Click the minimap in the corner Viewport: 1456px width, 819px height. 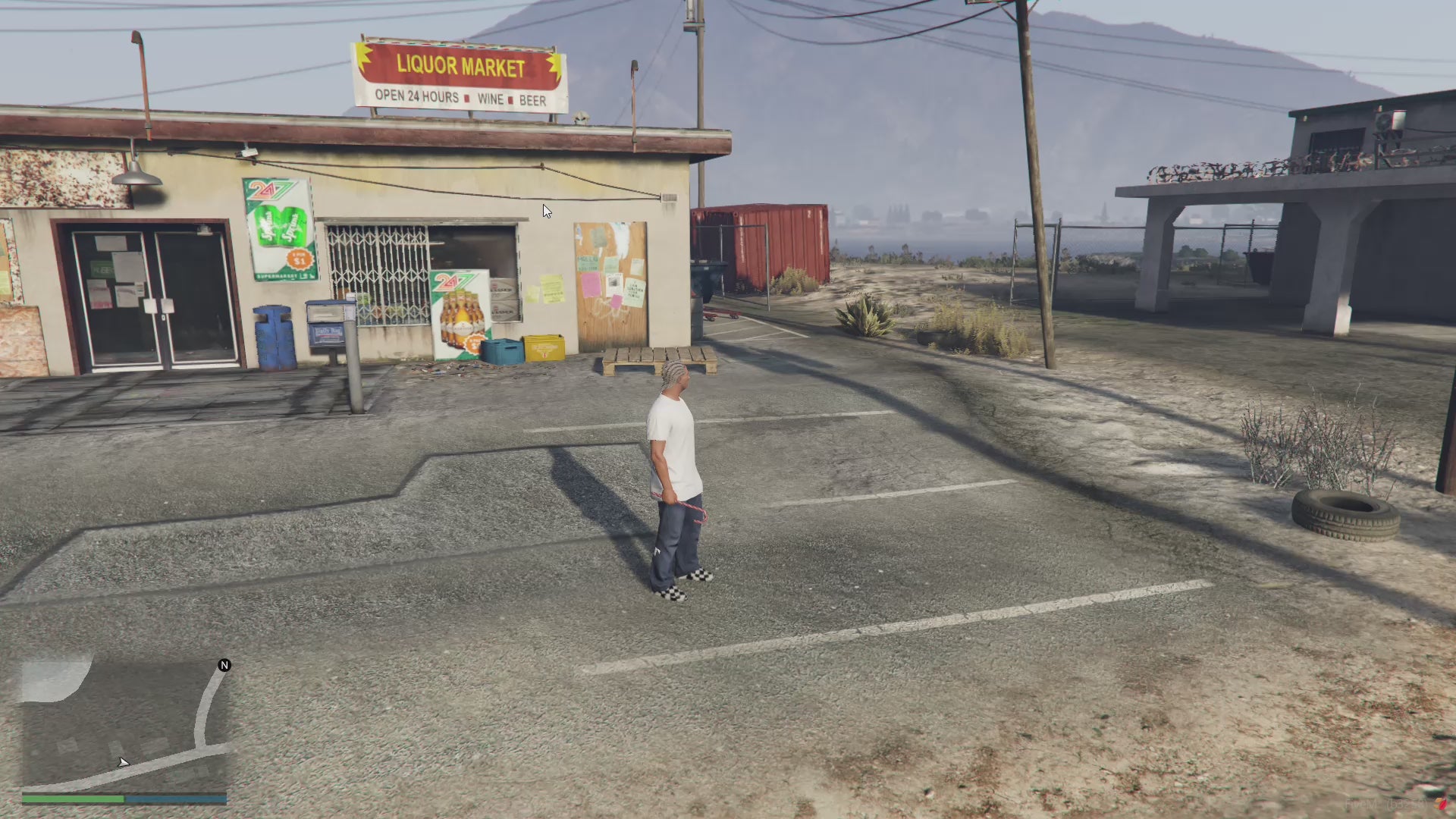(x=124, y=725)
